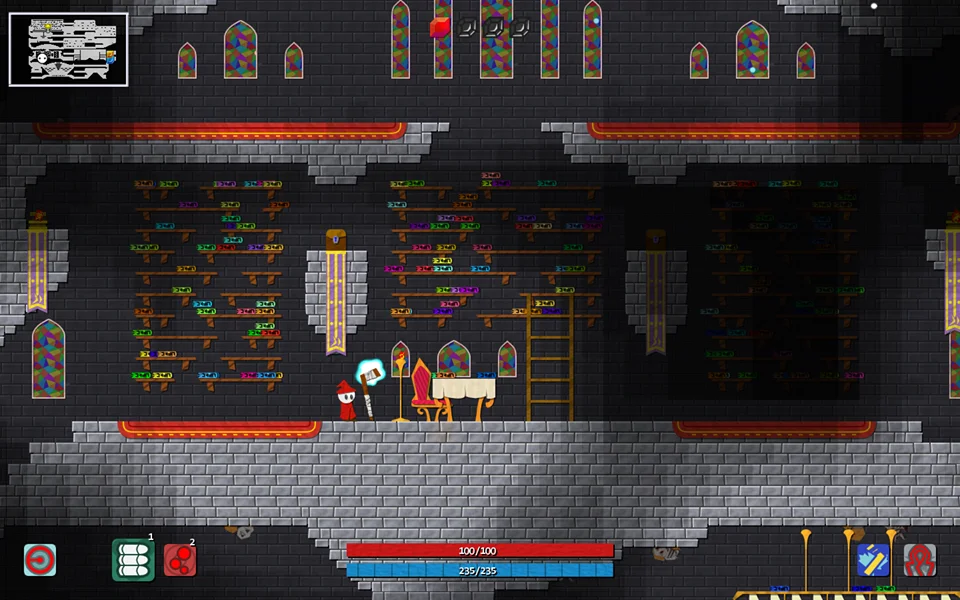960x600 pixels.
Task: Select the red target ring icon
Action: pos(40,560)
